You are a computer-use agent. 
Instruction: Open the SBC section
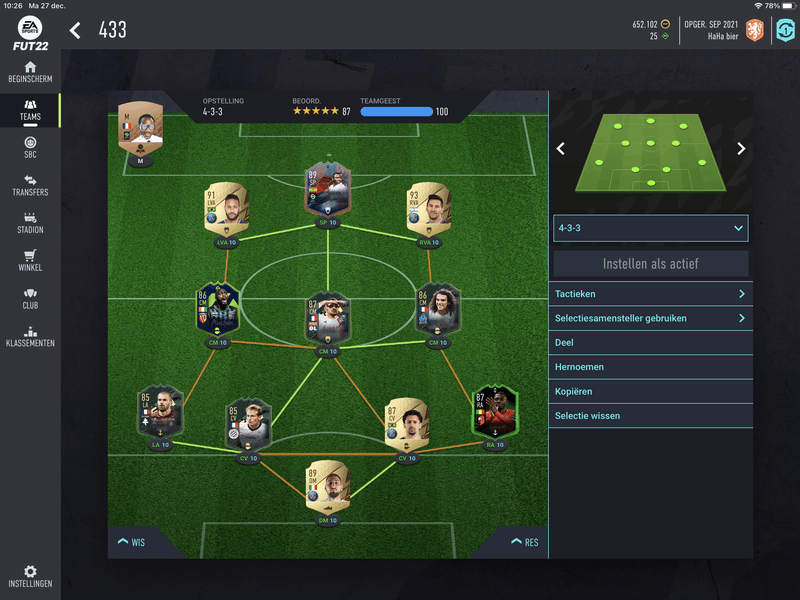coord(30,148)
